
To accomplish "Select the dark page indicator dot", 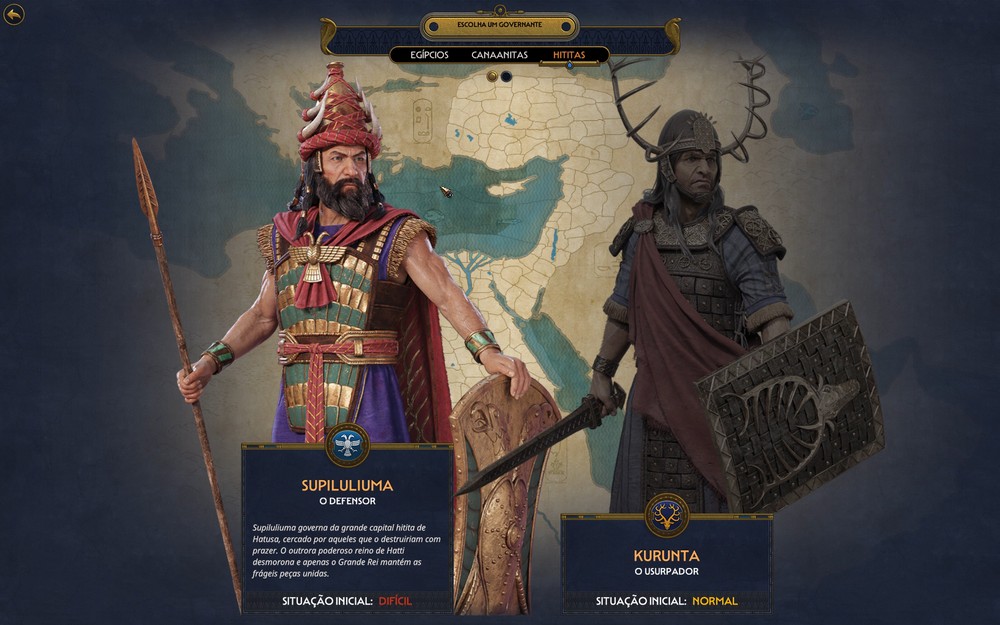I will [506, 76].
